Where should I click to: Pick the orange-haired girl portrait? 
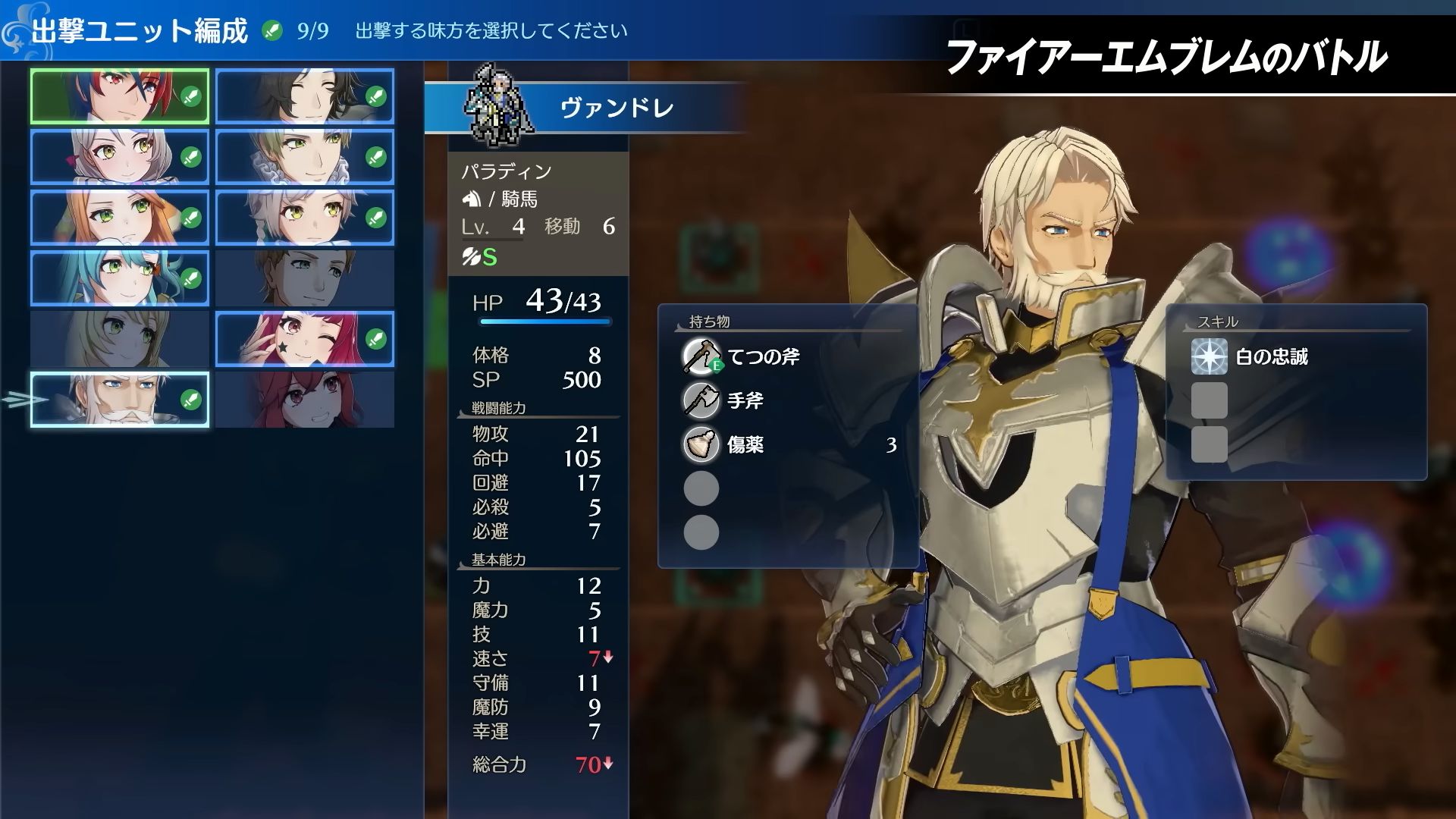click(120, 218)
